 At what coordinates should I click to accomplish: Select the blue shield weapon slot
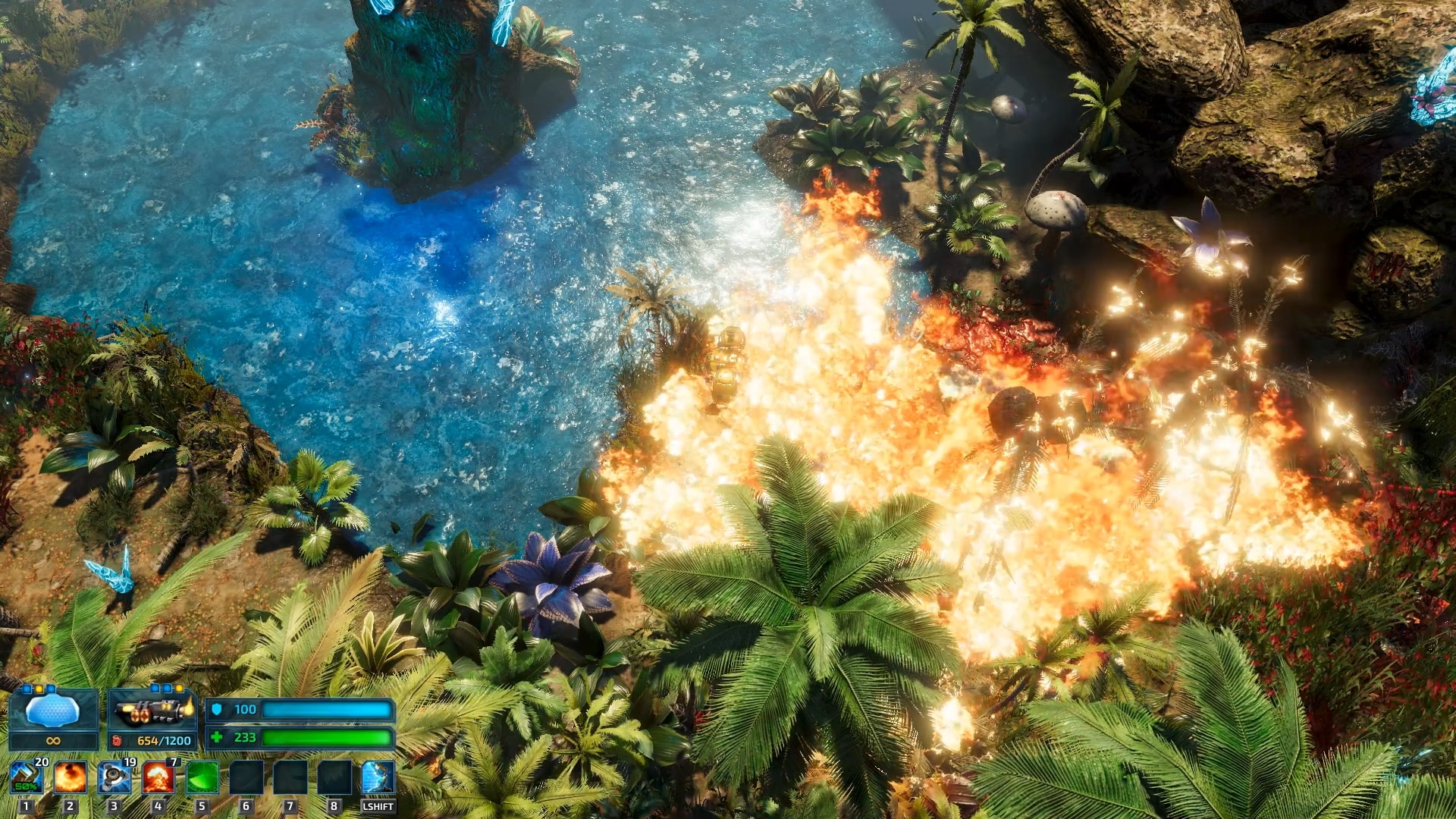point(52,711)
